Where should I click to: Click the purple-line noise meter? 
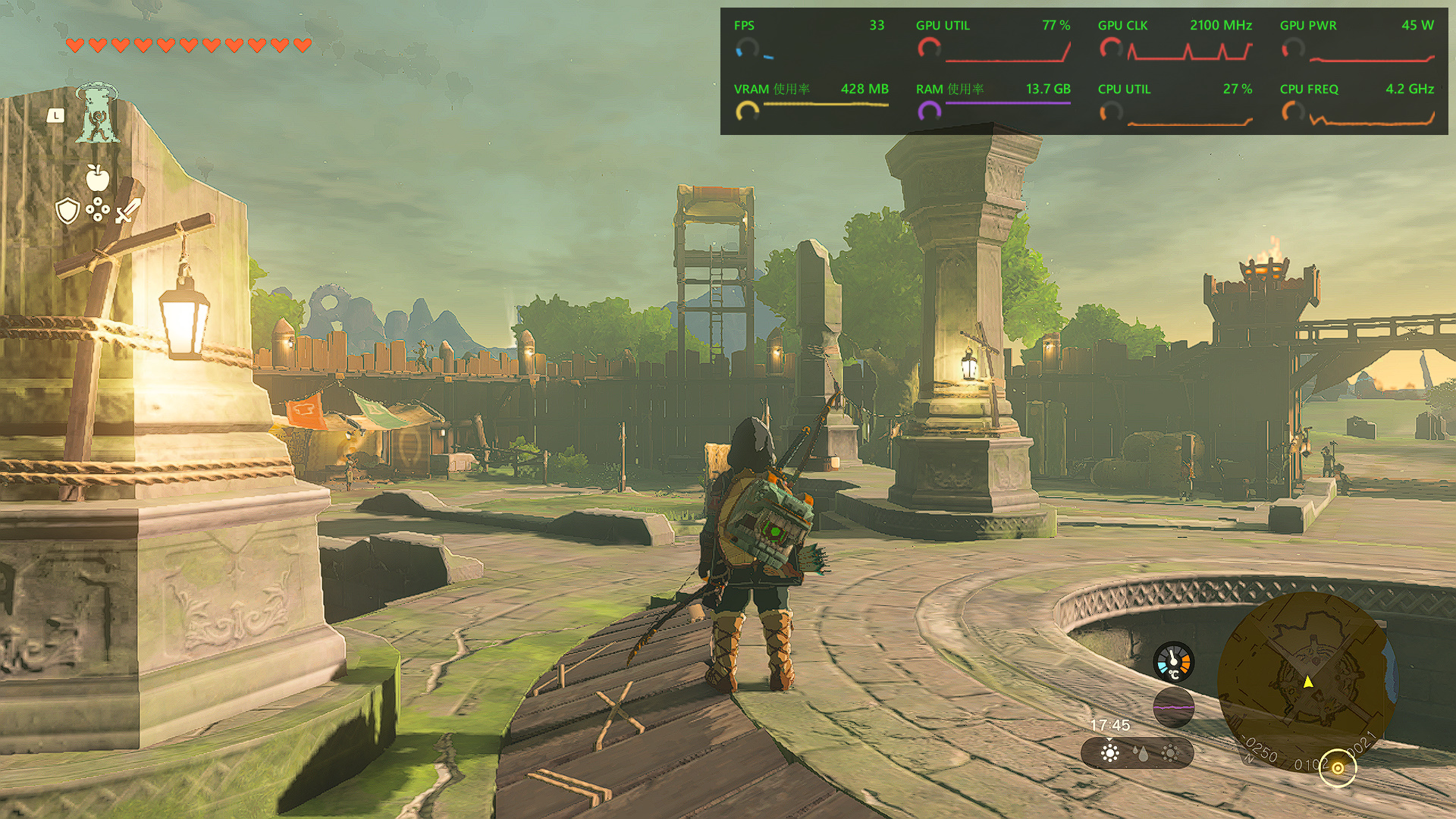pos(1173,707)
